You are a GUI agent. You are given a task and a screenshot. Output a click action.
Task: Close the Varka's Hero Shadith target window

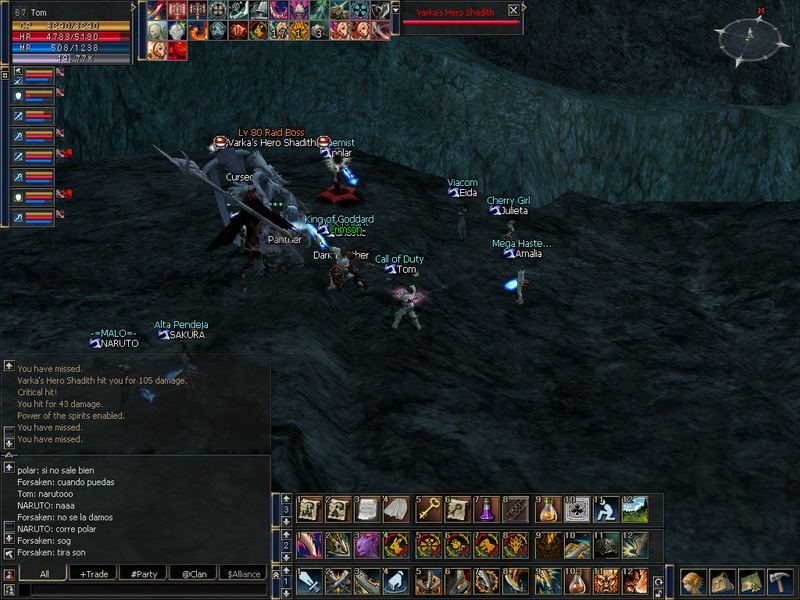tap(513, 10)
